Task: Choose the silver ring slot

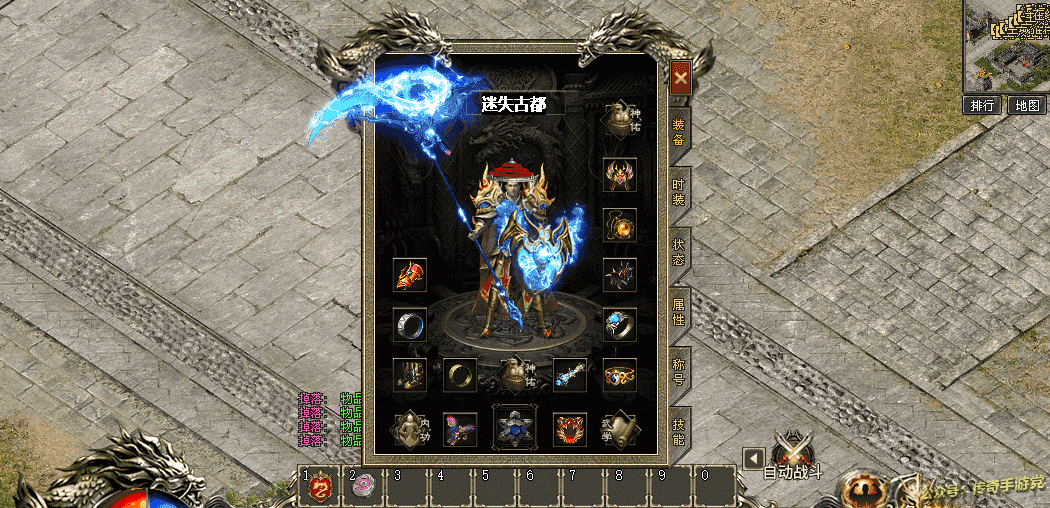Action: tap(410, 324)
